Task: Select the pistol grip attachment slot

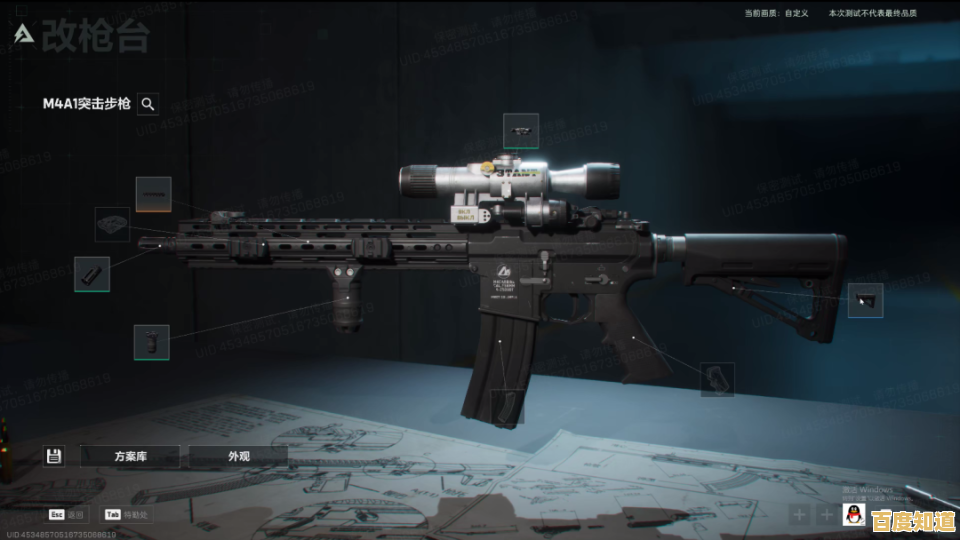Action: coord(717,379)
